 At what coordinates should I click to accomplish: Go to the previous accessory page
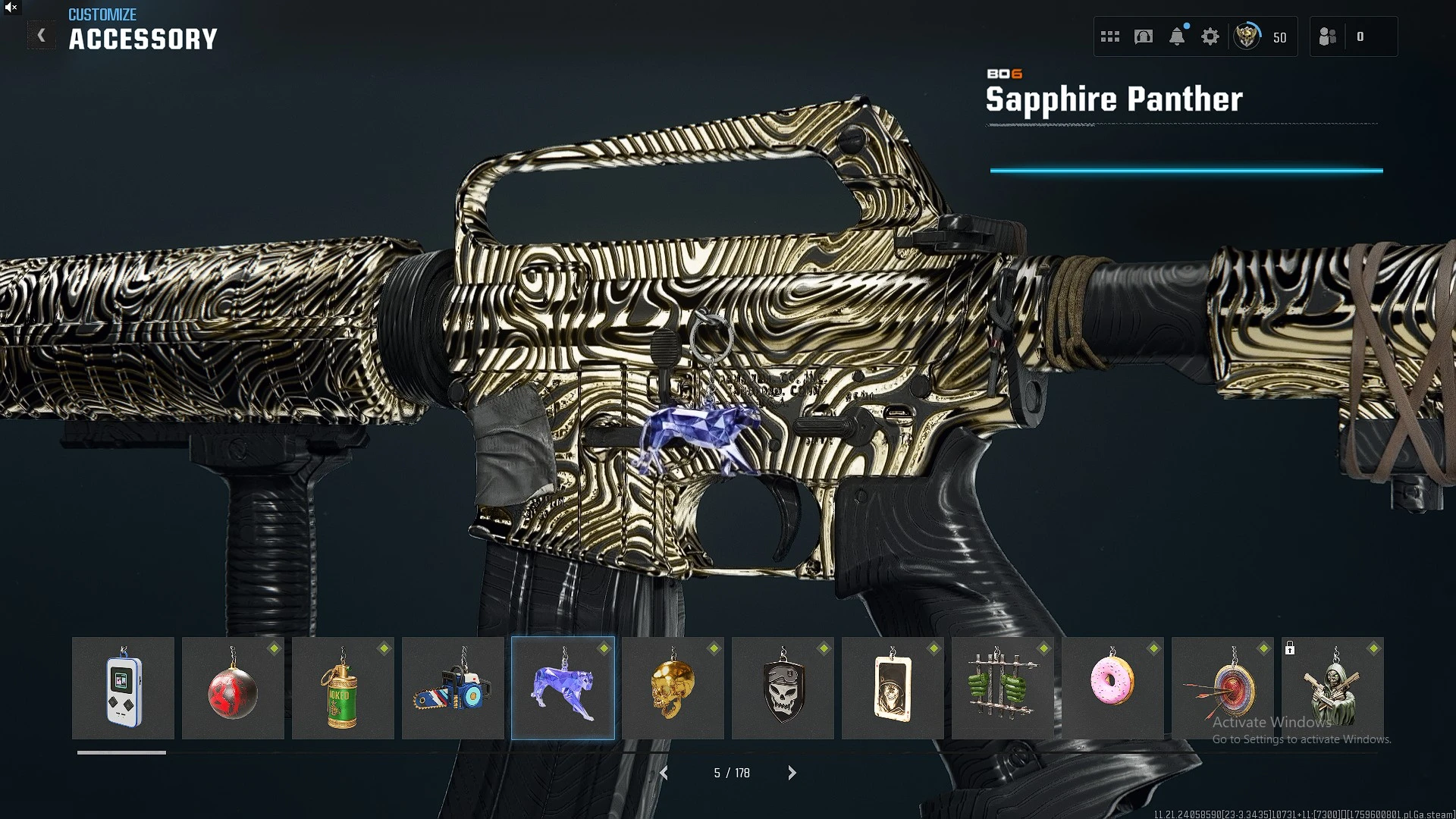pyautogui.click(x=664, y=773)
